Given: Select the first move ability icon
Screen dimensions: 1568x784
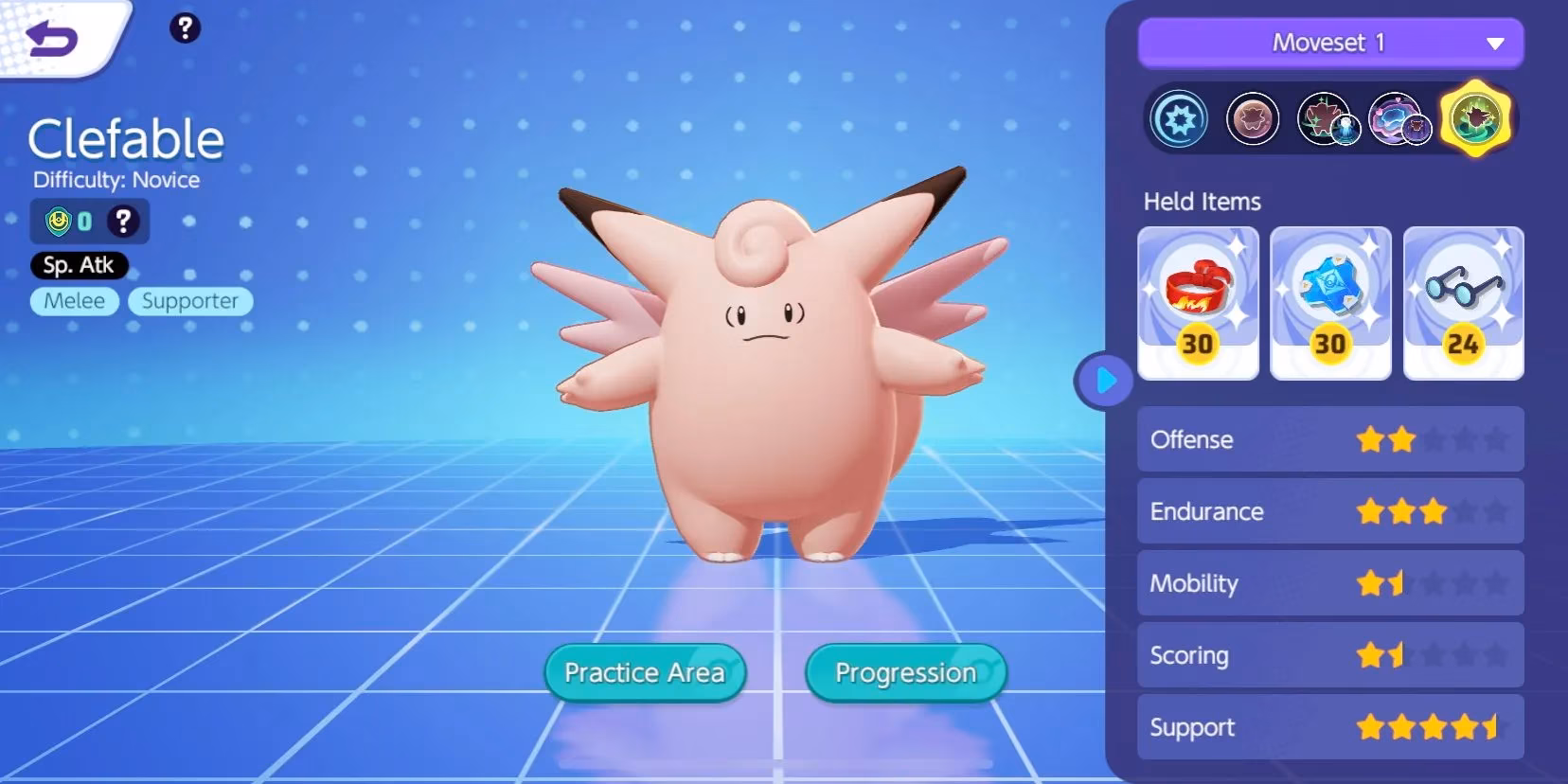Looking at the screenshot, I should (1177, 119).
